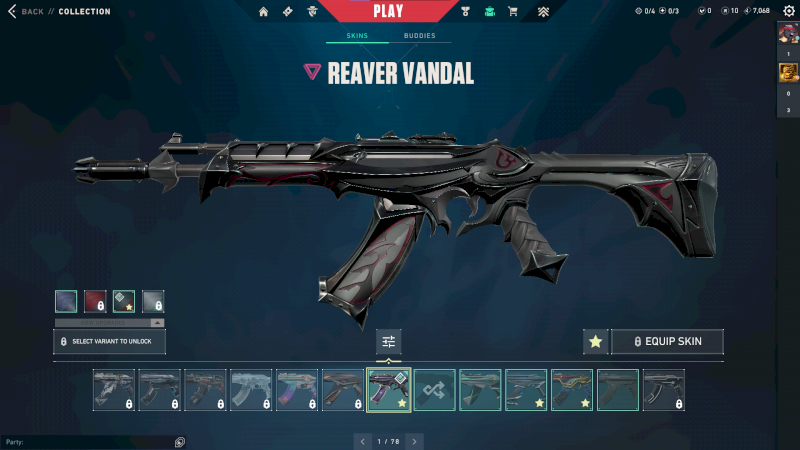This screenshot has width=800, height=450.
Task: Switch to the Buddies tab
Action: click(420, 36)
